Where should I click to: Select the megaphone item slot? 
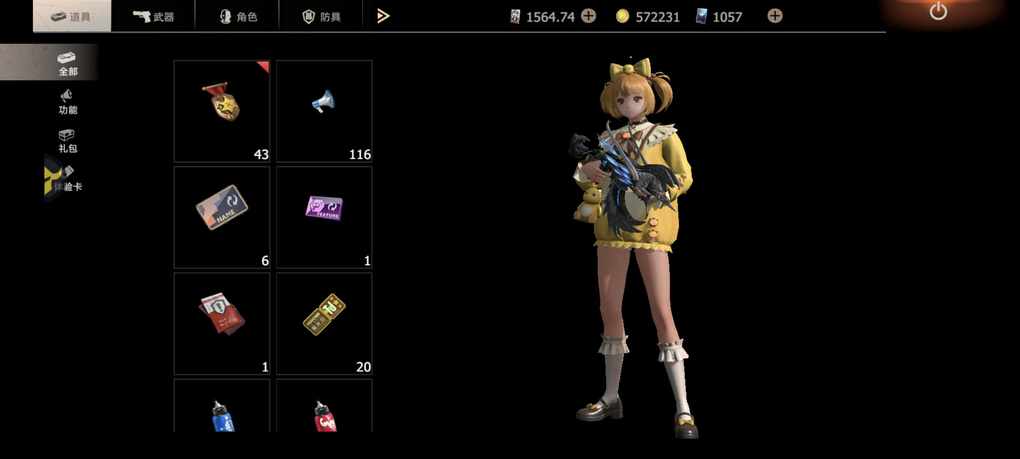[324, 110]
